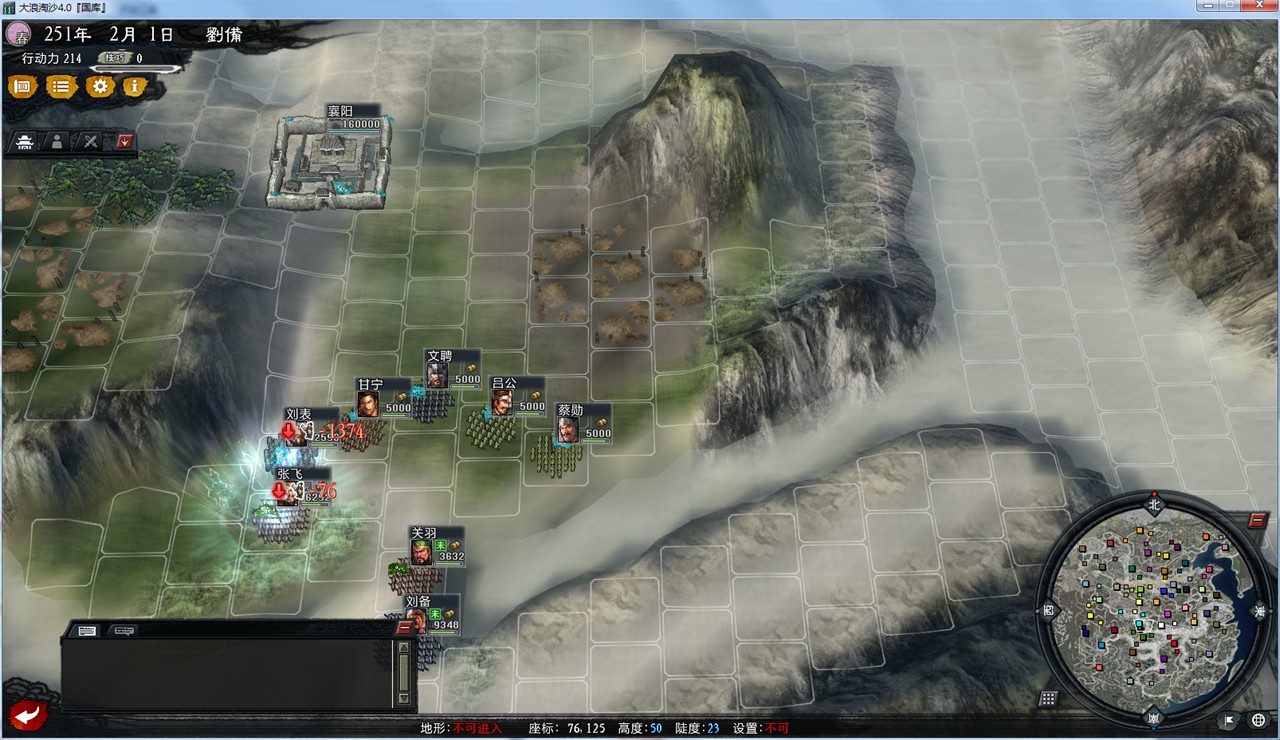
Task: Switch to the log tab on message panel
Action: point(86,630)
